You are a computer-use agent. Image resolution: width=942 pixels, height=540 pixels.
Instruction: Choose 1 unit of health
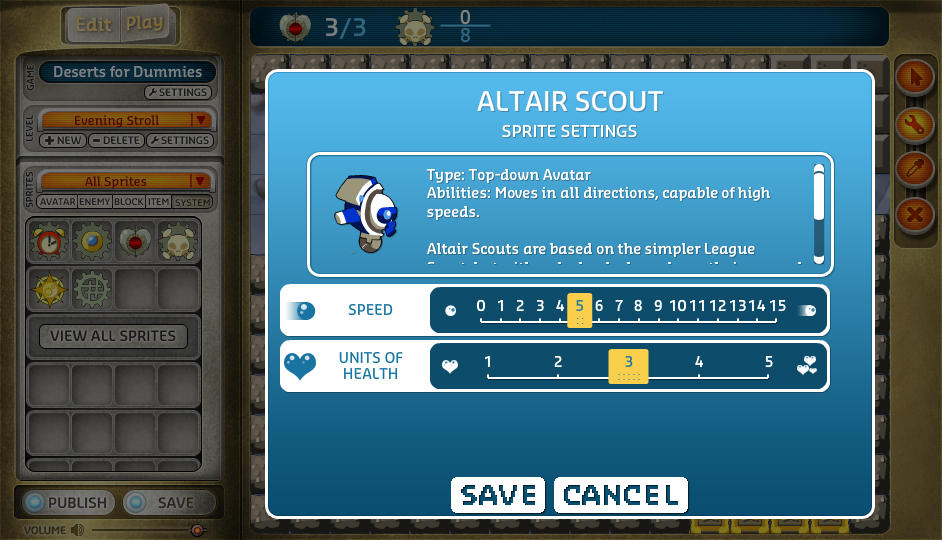(488, 363)
